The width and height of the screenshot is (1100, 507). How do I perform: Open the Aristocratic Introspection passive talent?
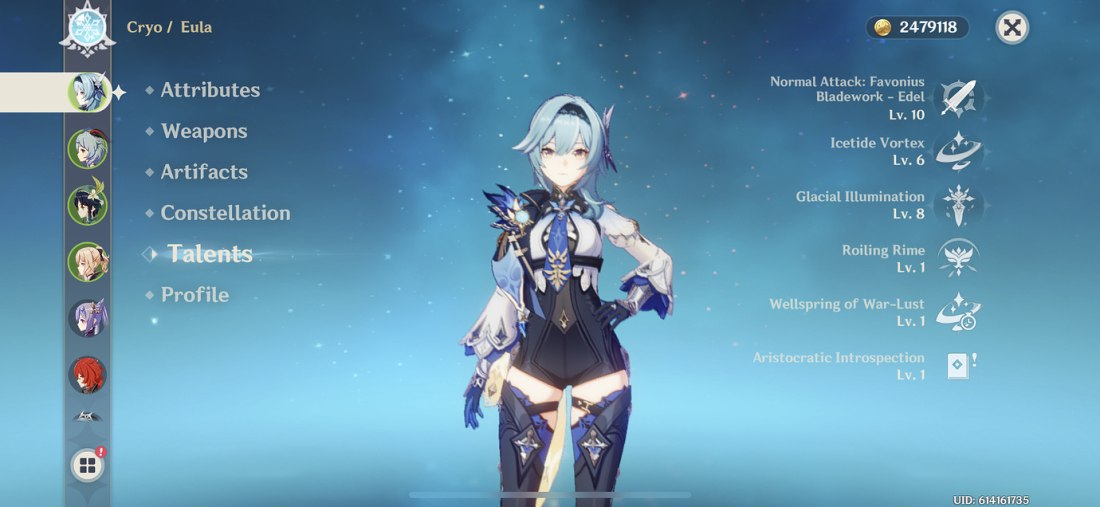(x=960, y=366)
